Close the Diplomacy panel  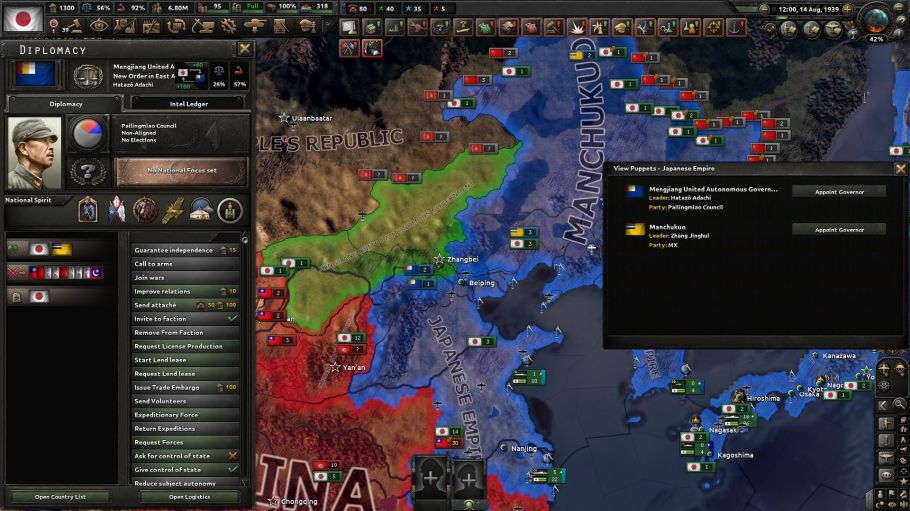click(x=245, y=48)
